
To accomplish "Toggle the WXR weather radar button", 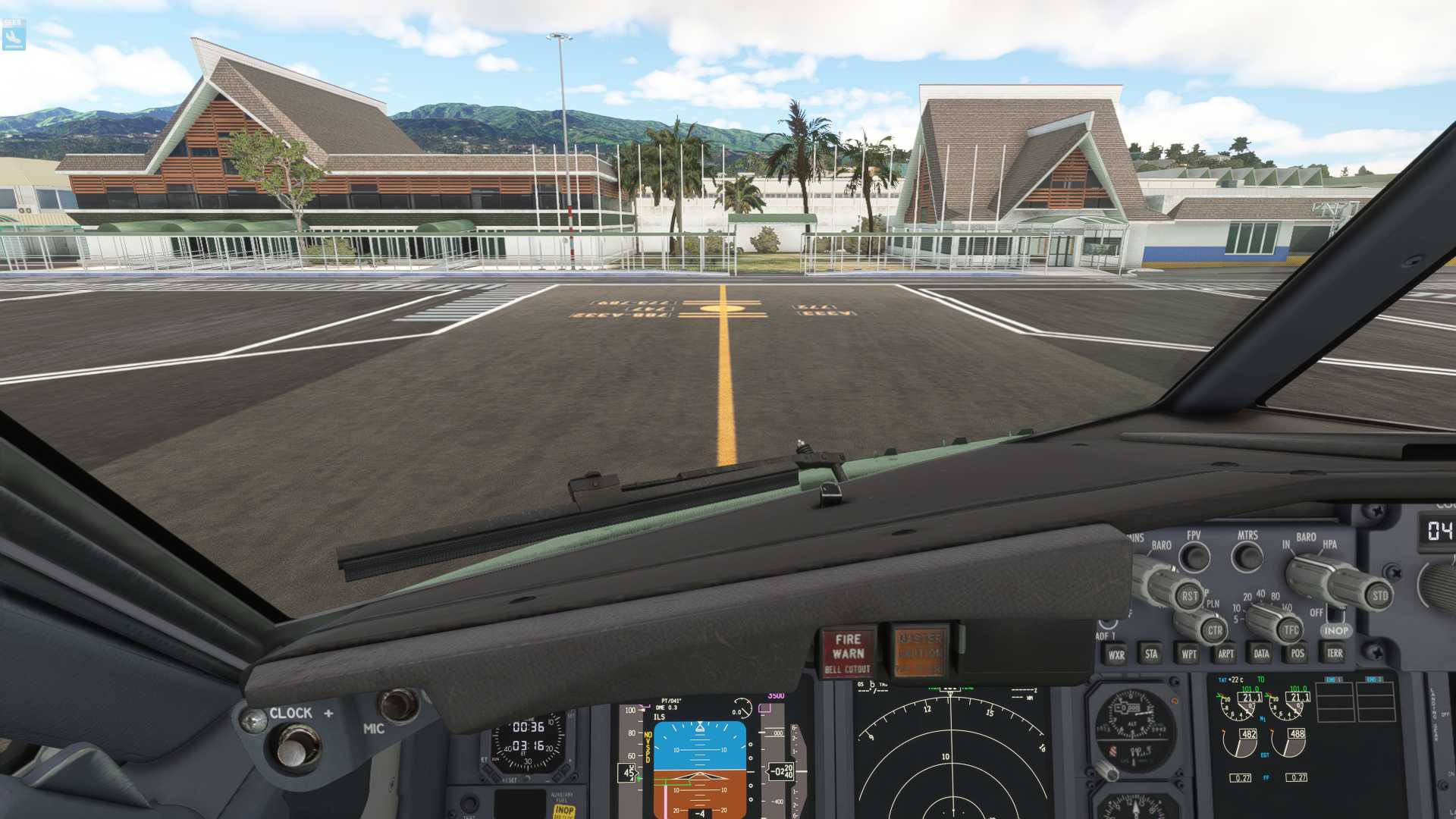I will coord(1116,655).
